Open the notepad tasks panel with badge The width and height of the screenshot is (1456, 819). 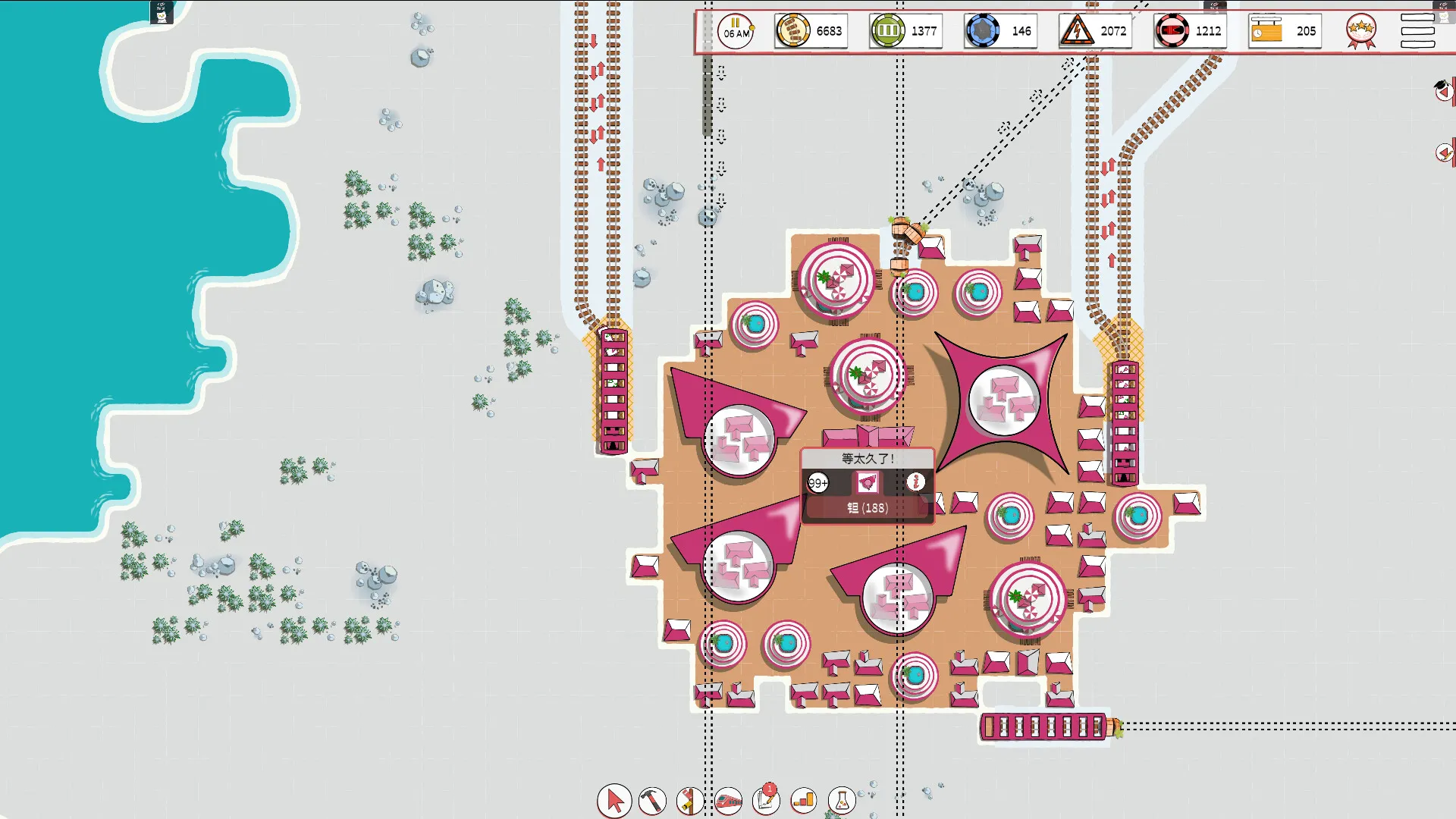(765, 800)
